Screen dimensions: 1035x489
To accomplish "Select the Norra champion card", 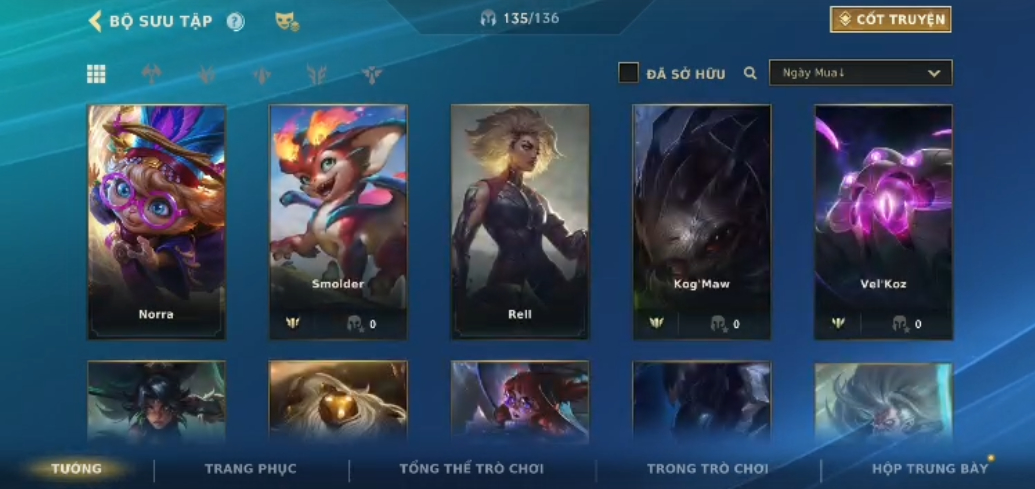I will (156, 221).
